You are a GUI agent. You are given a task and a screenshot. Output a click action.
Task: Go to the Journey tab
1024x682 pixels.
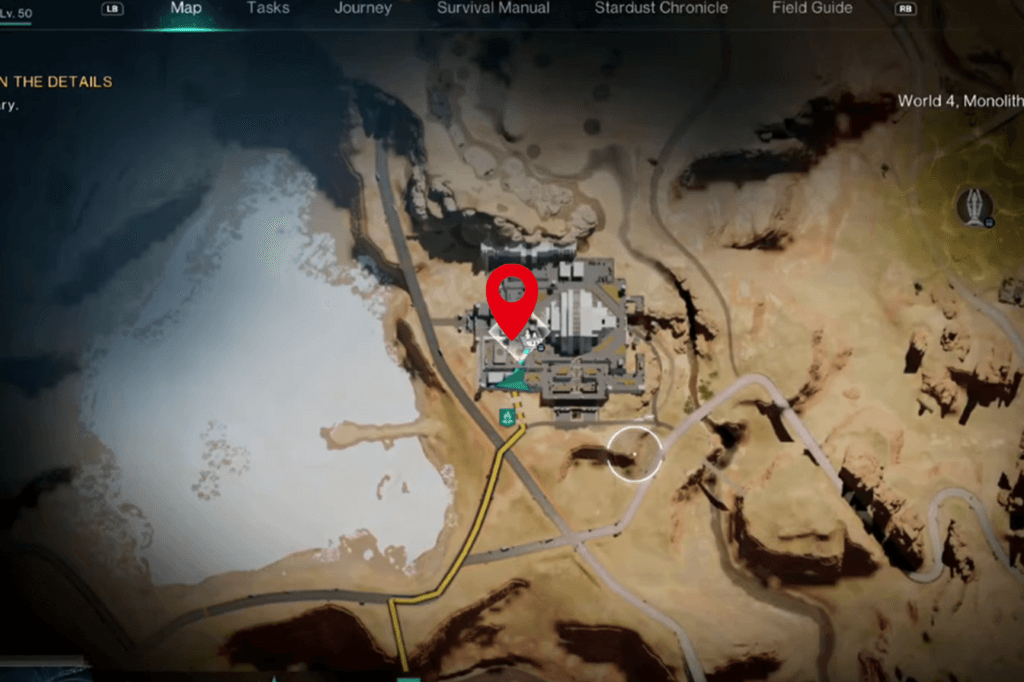point(363,8)
